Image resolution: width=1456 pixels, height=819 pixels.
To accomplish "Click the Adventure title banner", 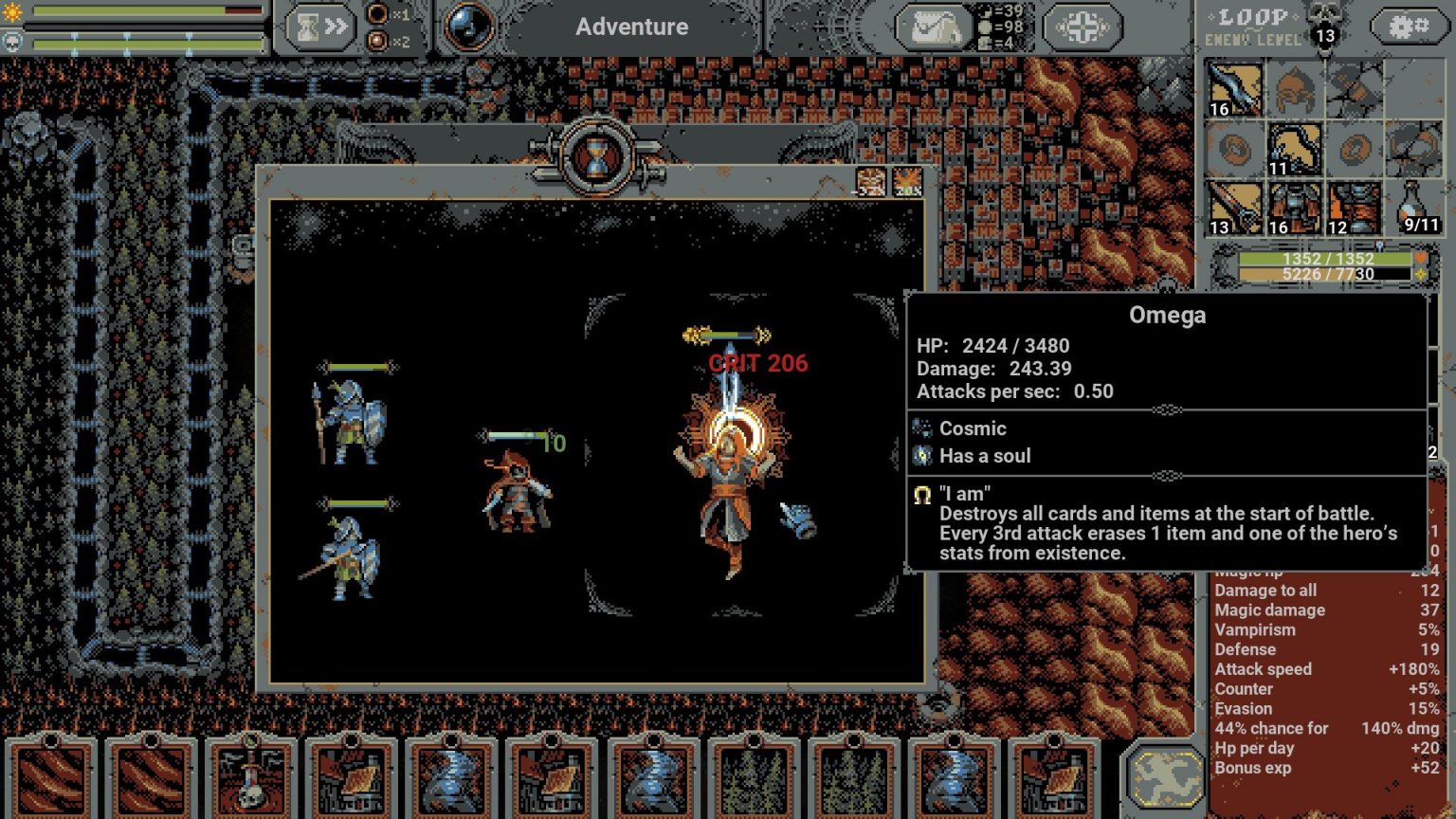I will (632, 27).
